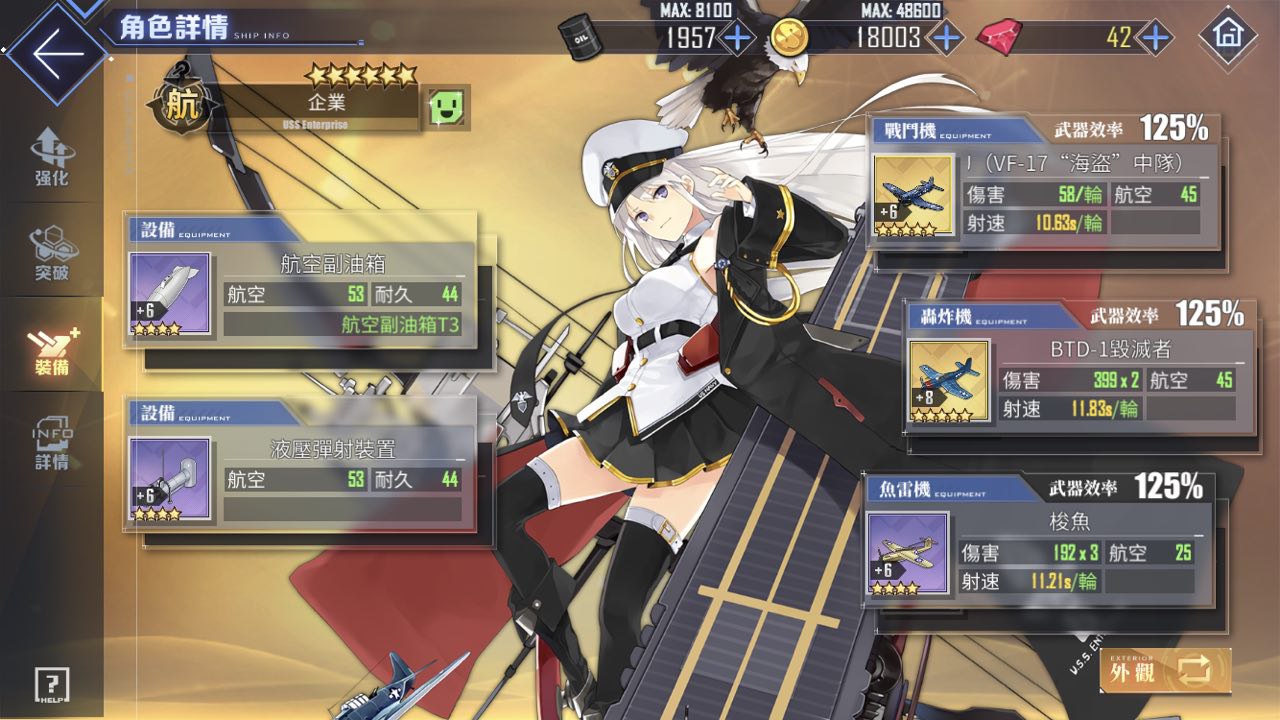Add oil with the plus button

(x=737, y=38)
